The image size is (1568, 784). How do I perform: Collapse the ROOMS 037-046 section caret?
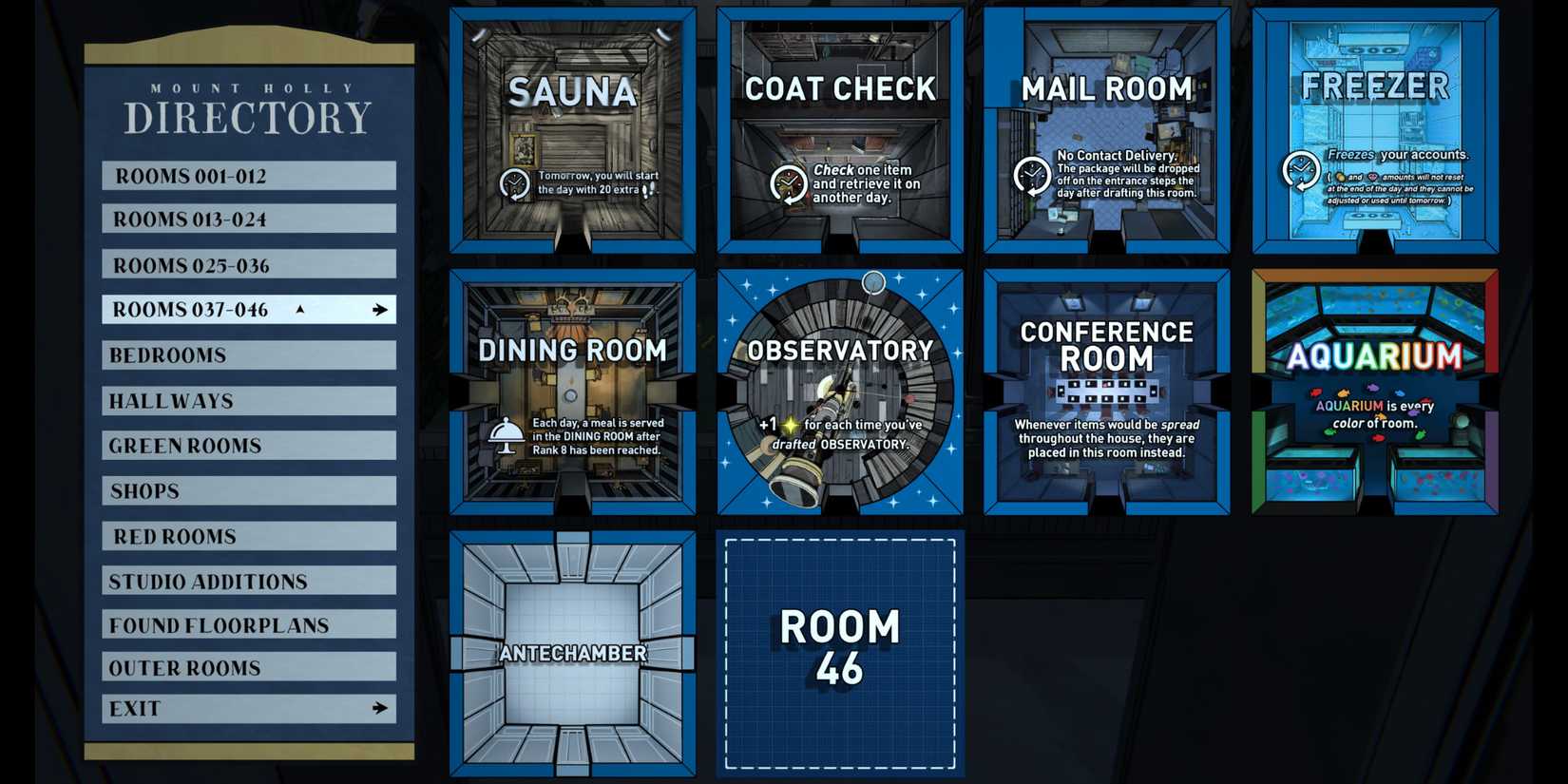point(297,309)
